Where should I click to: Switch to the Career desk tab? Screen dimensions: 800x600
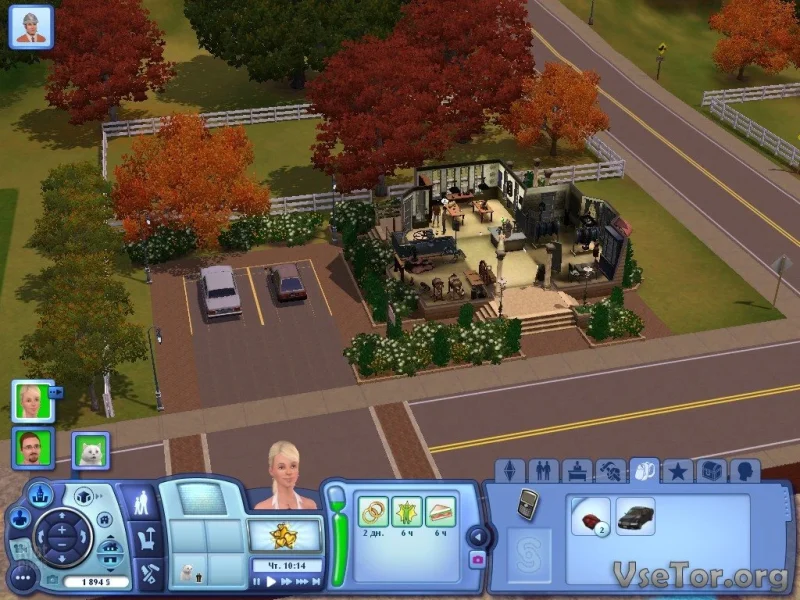[x=577, y=471]
